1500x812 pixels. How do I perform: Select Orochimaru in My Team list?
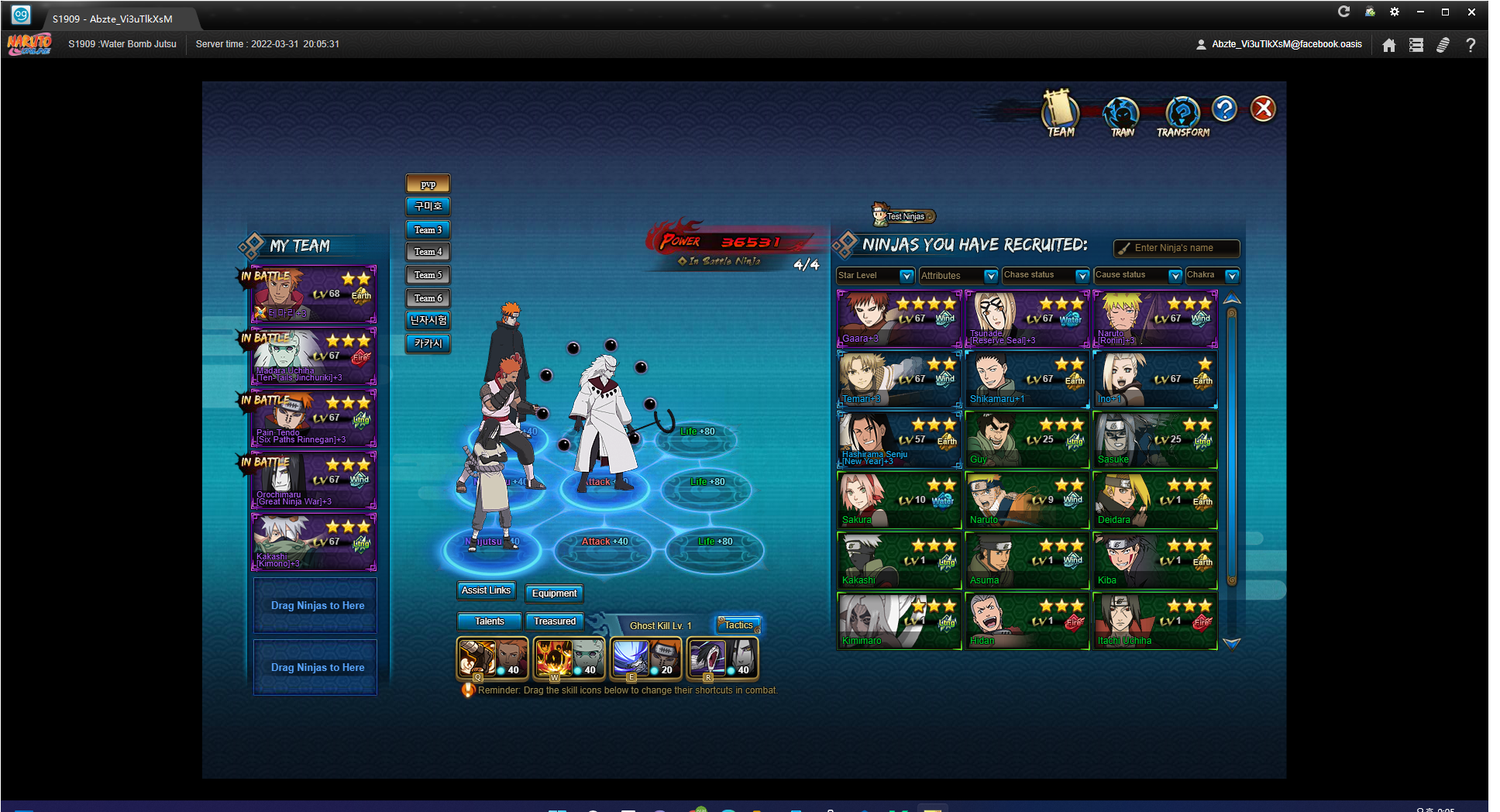click(x=314, y=480)
